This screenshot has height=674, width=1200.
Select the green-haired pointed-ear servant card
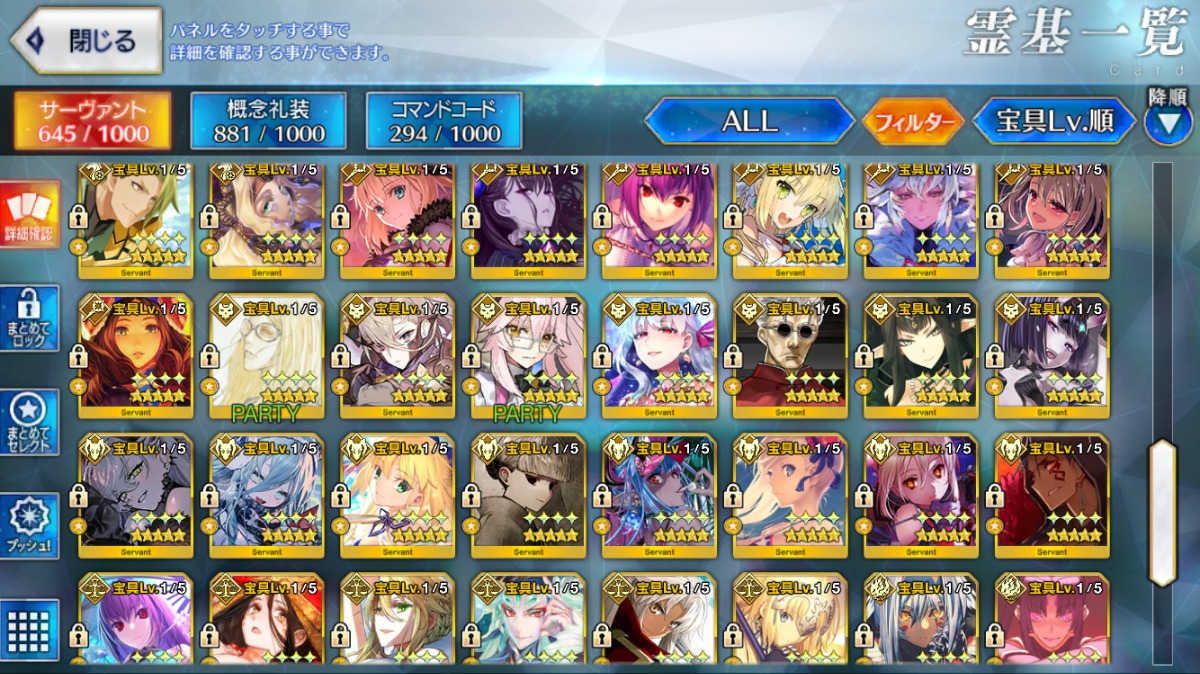click(x=920, y=355)
